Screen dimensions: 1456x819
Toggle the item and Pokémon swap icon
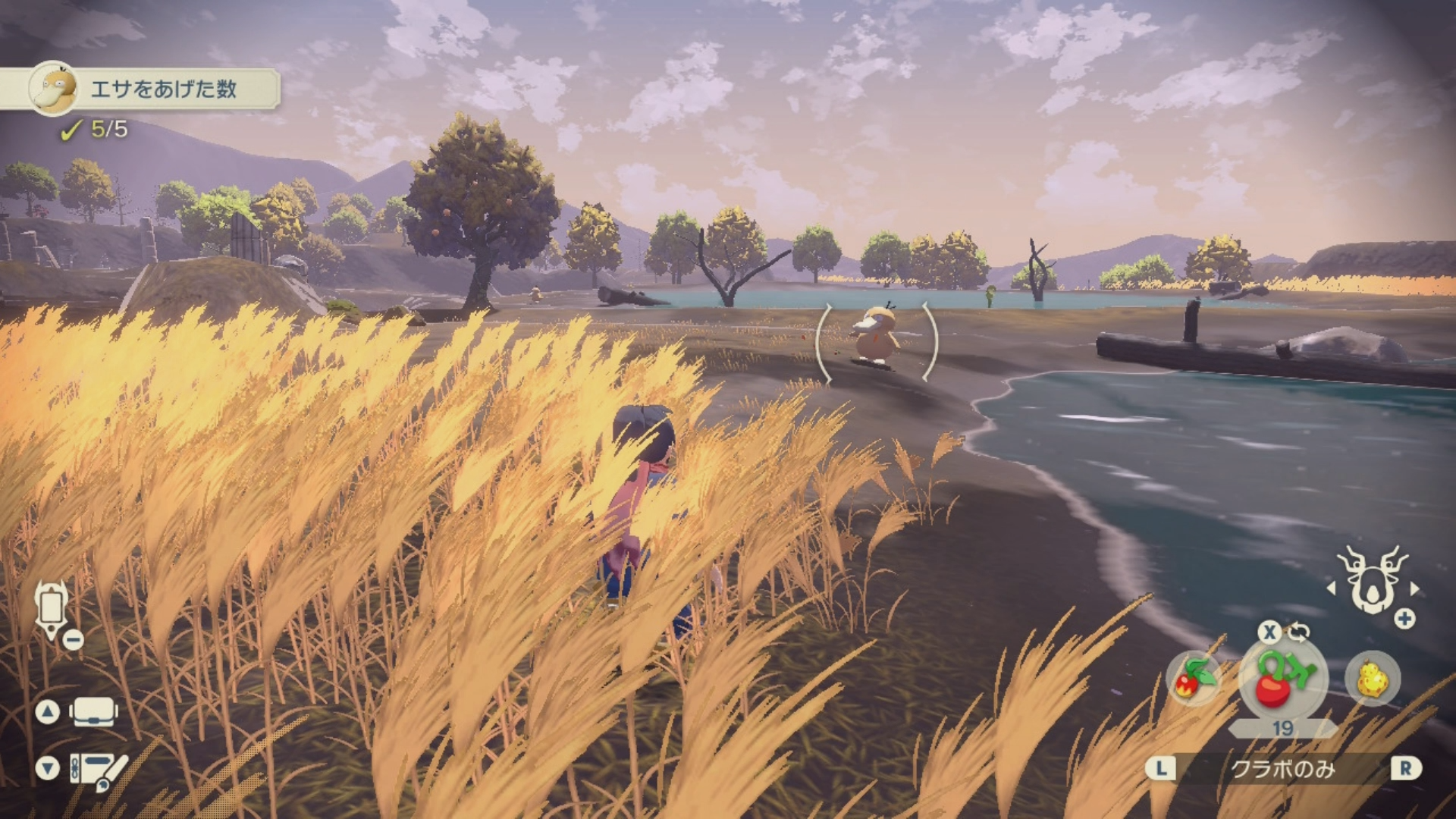coord(1299,632)
